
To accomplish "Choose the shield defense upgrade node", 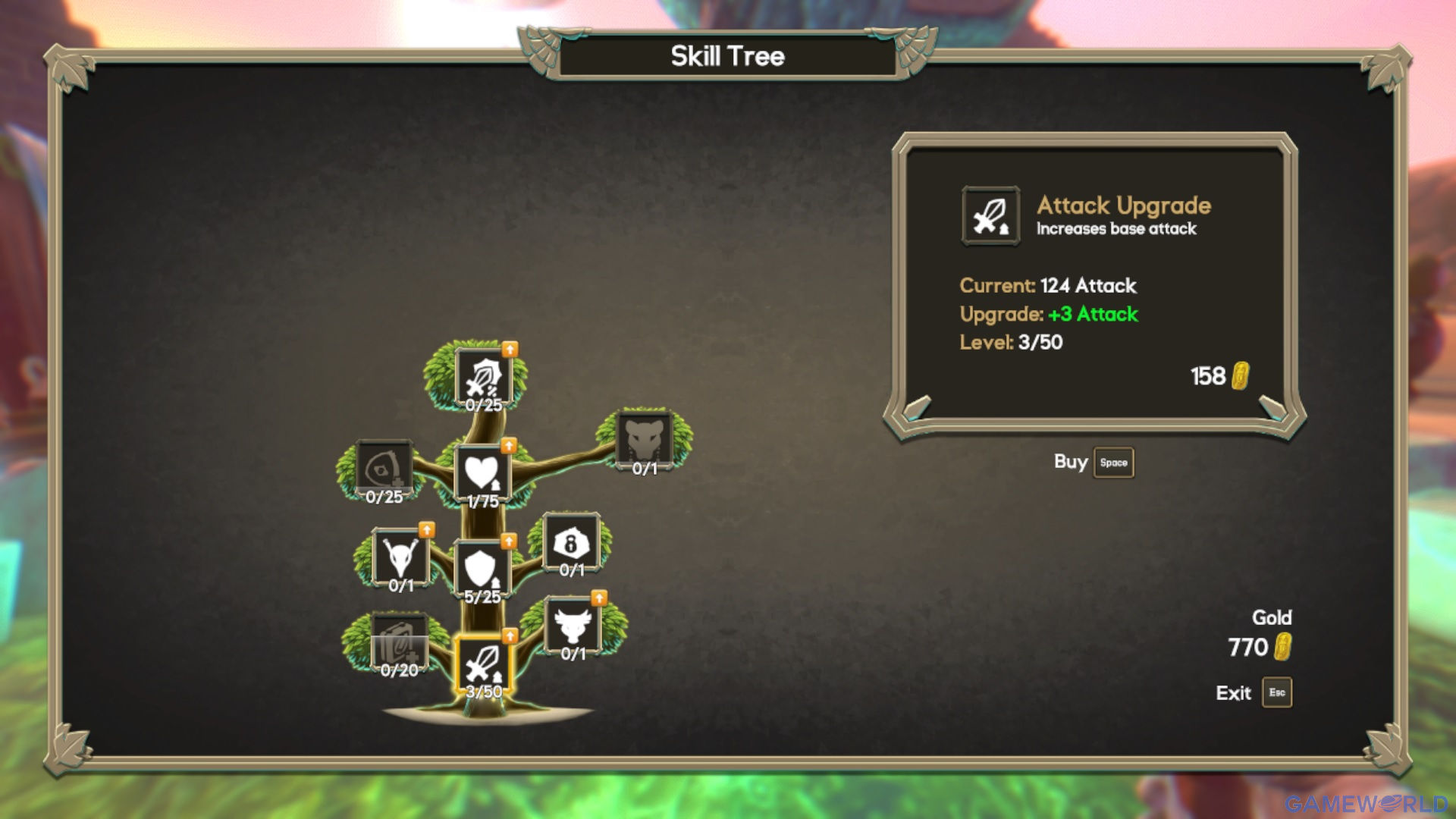I will [481, 569].
